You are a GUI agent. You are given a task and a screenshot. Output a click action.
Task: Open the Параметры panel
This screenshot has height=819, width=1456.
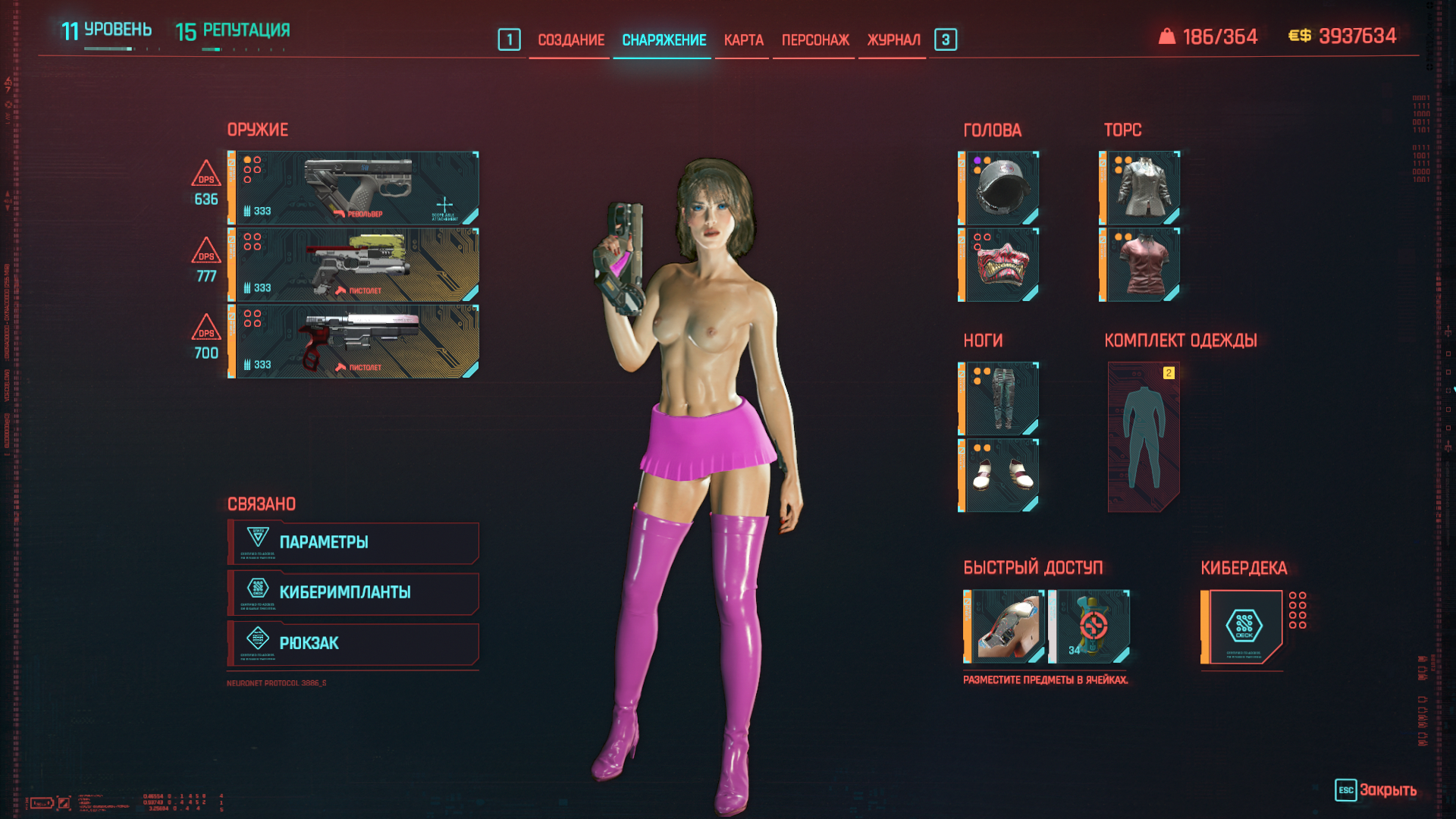[353, 542]
